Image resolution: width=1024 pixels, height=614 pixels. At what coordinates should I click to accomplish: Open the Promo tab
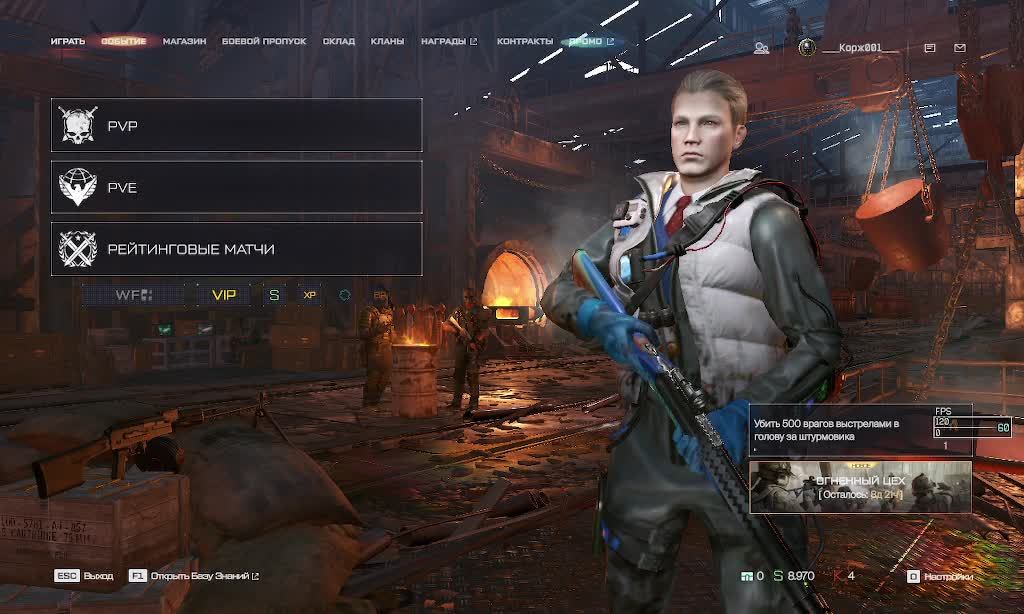[x=589, y=41]
